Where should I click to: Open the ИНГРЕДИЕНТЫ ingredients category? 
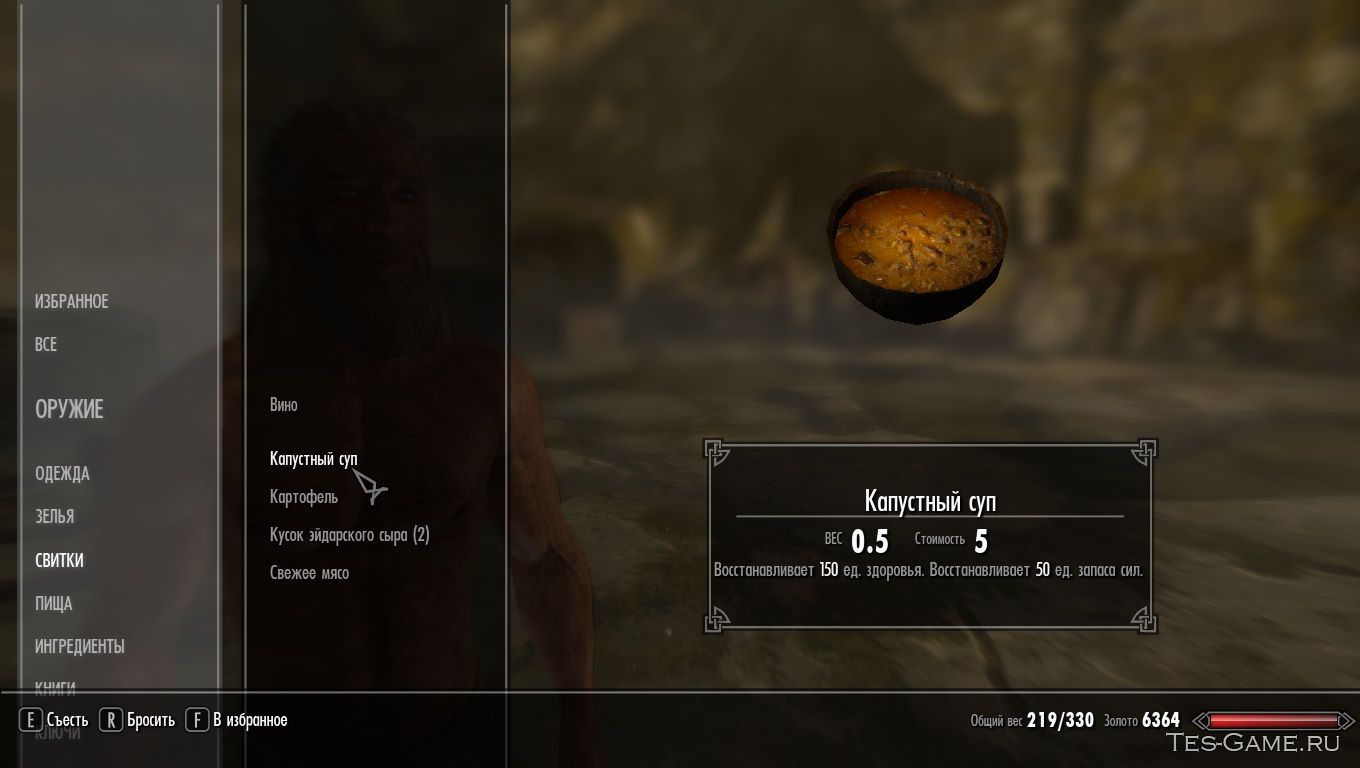click(x=79, y=646)
